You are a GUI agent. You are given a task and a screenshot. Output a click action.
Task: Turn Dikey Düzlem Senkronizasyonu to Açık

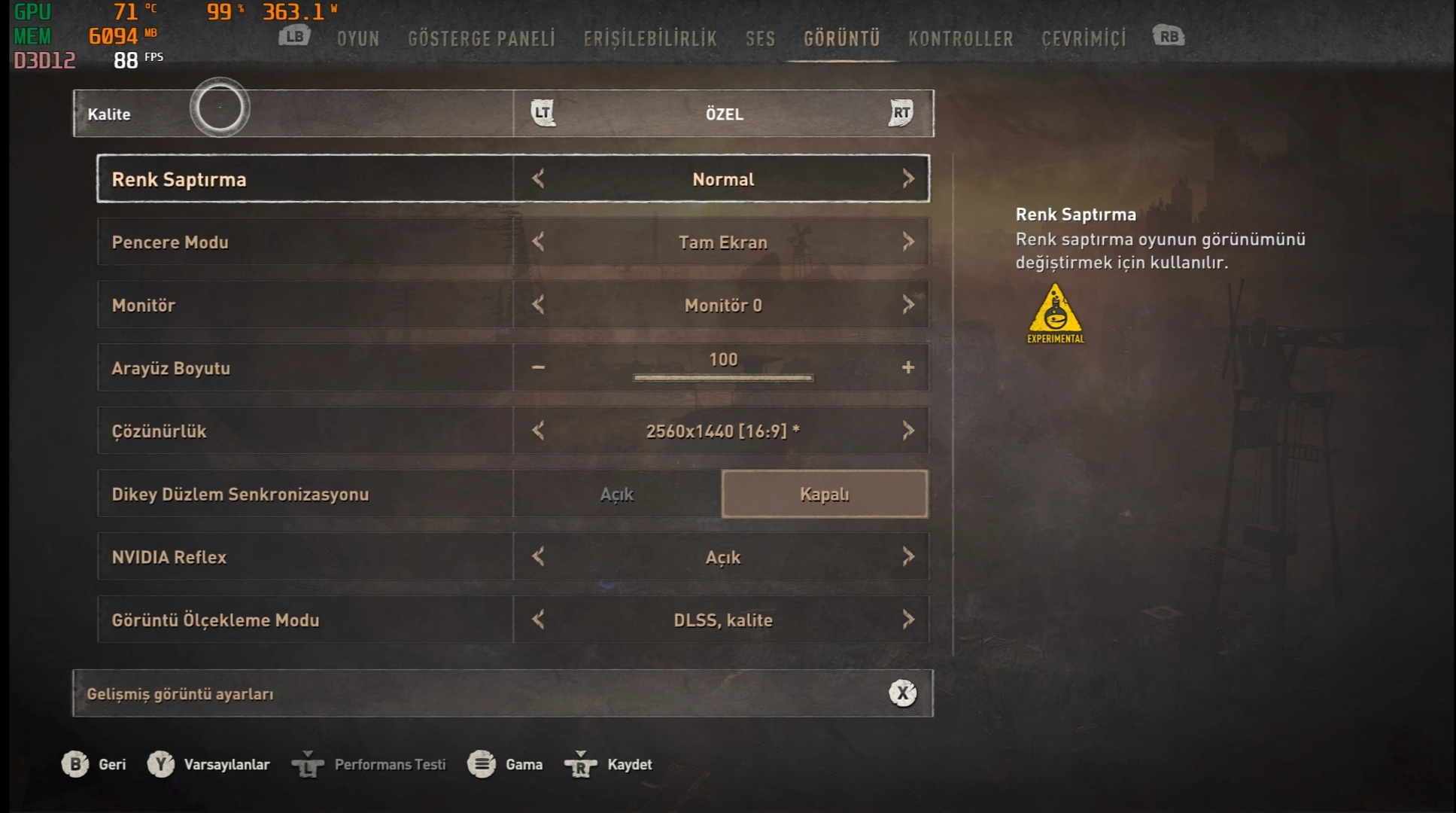pos(617,495)
